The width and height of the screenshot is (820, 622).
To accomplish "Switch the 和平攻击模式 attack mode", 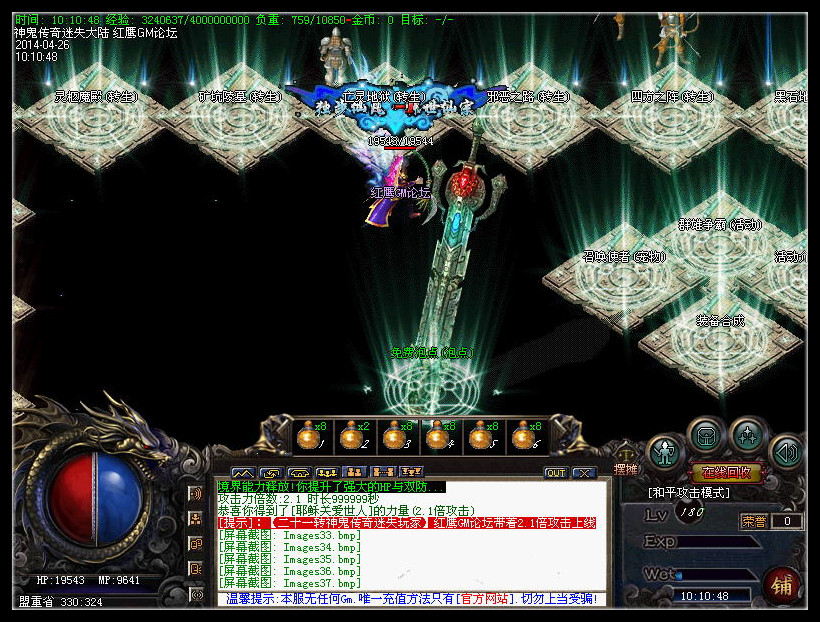I will (x=690, y=493).
